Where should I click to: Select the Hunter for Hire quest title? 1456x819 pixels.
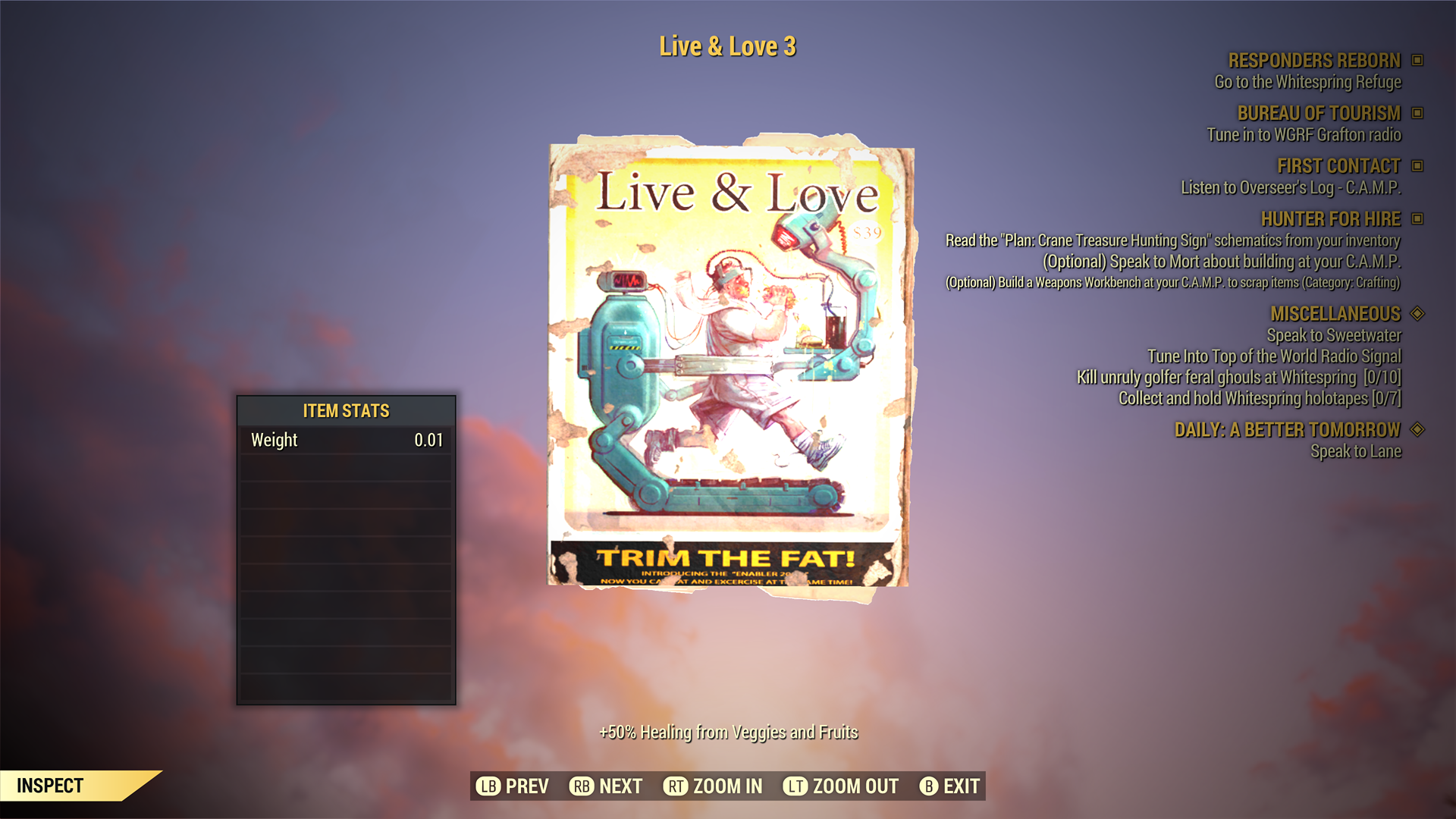[x=1329, y=219]
